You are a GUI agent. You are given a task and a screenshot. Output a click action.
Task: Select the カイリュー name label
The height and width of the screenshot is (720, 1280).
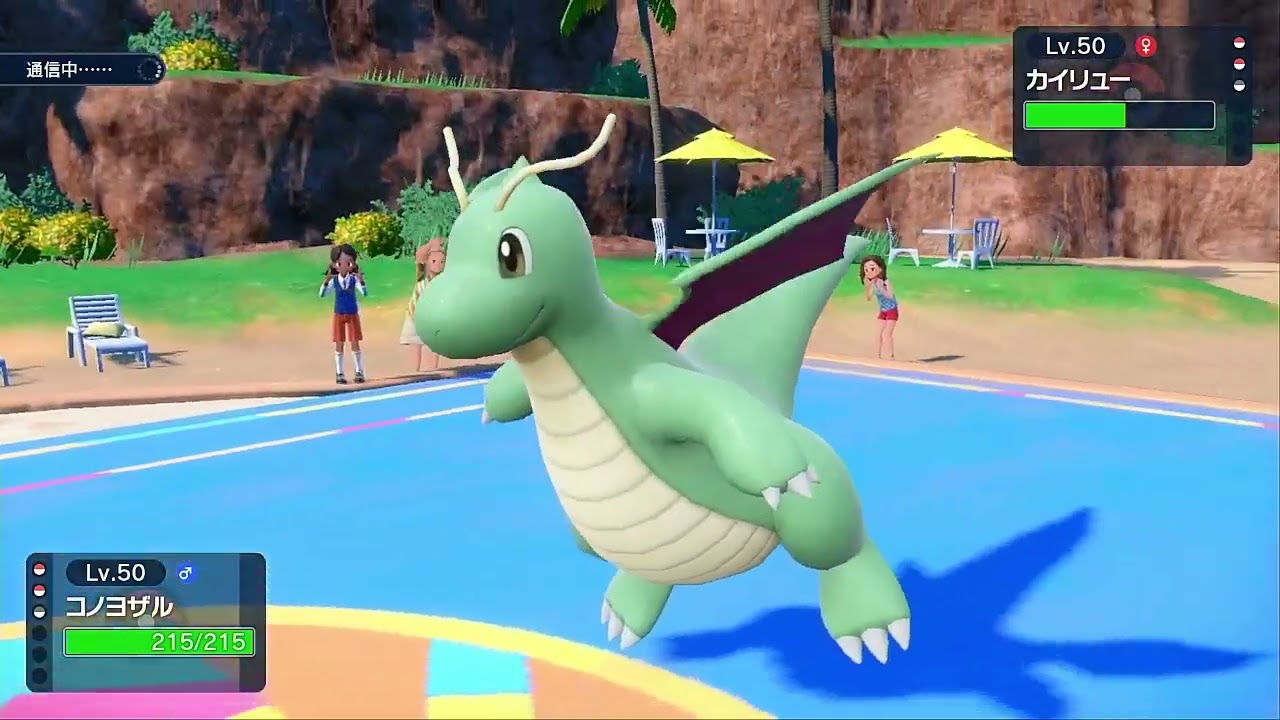tap(1077, 80)
